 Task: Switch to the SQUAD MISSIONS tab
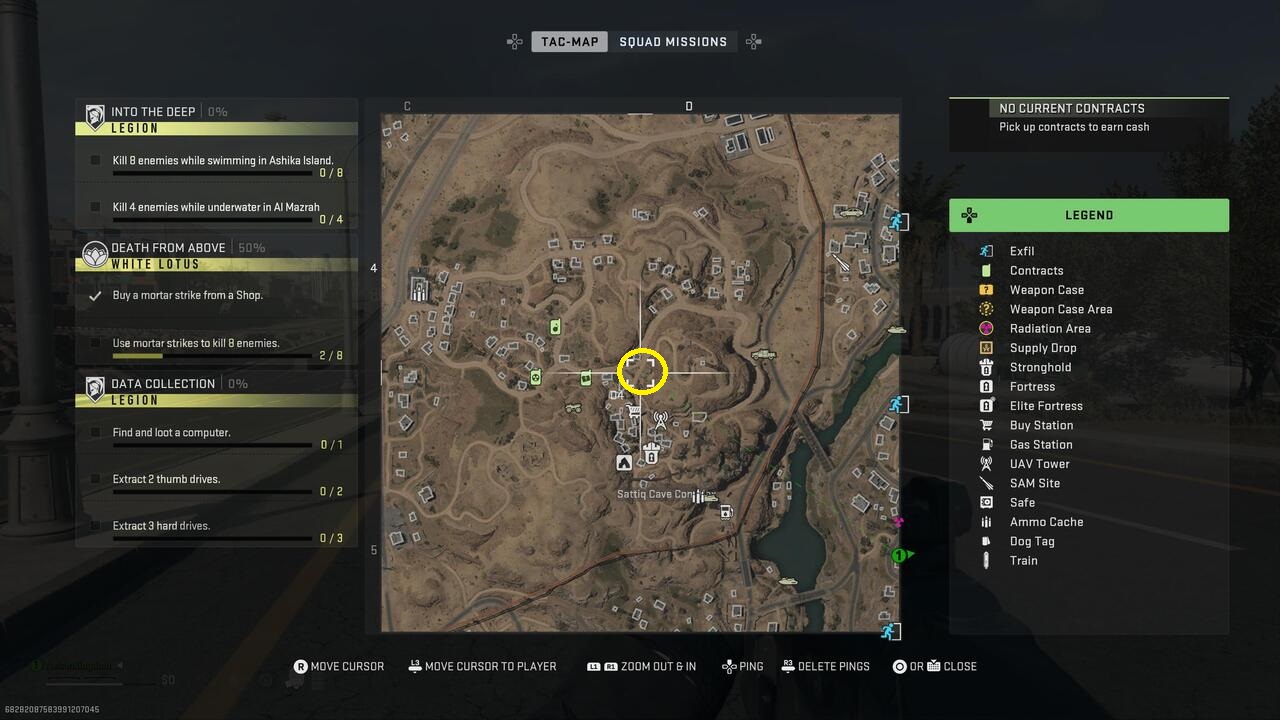pos(671,41)
